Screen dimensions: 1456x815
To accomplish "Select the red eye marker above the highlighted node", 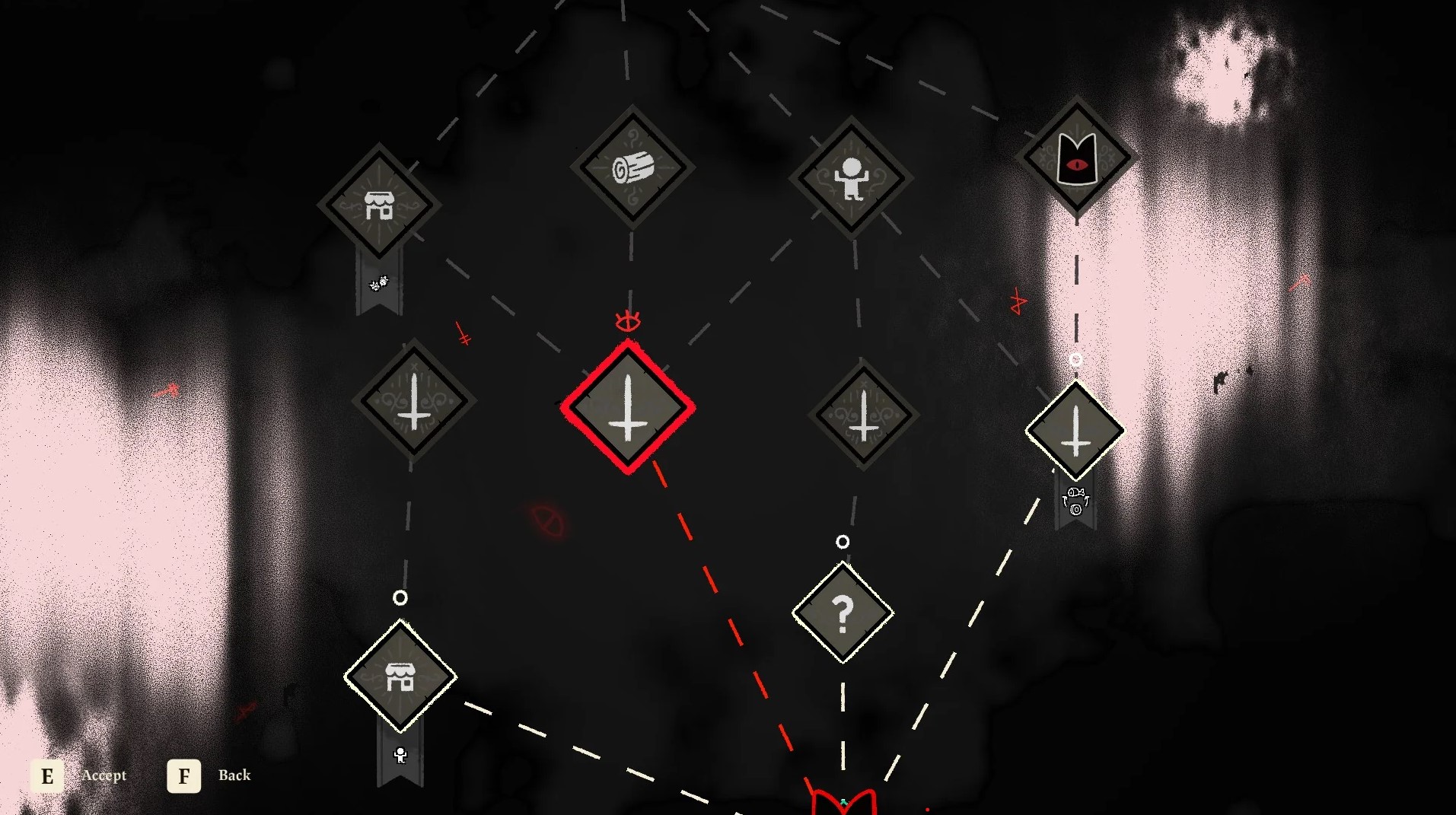I will click(629, 322).
